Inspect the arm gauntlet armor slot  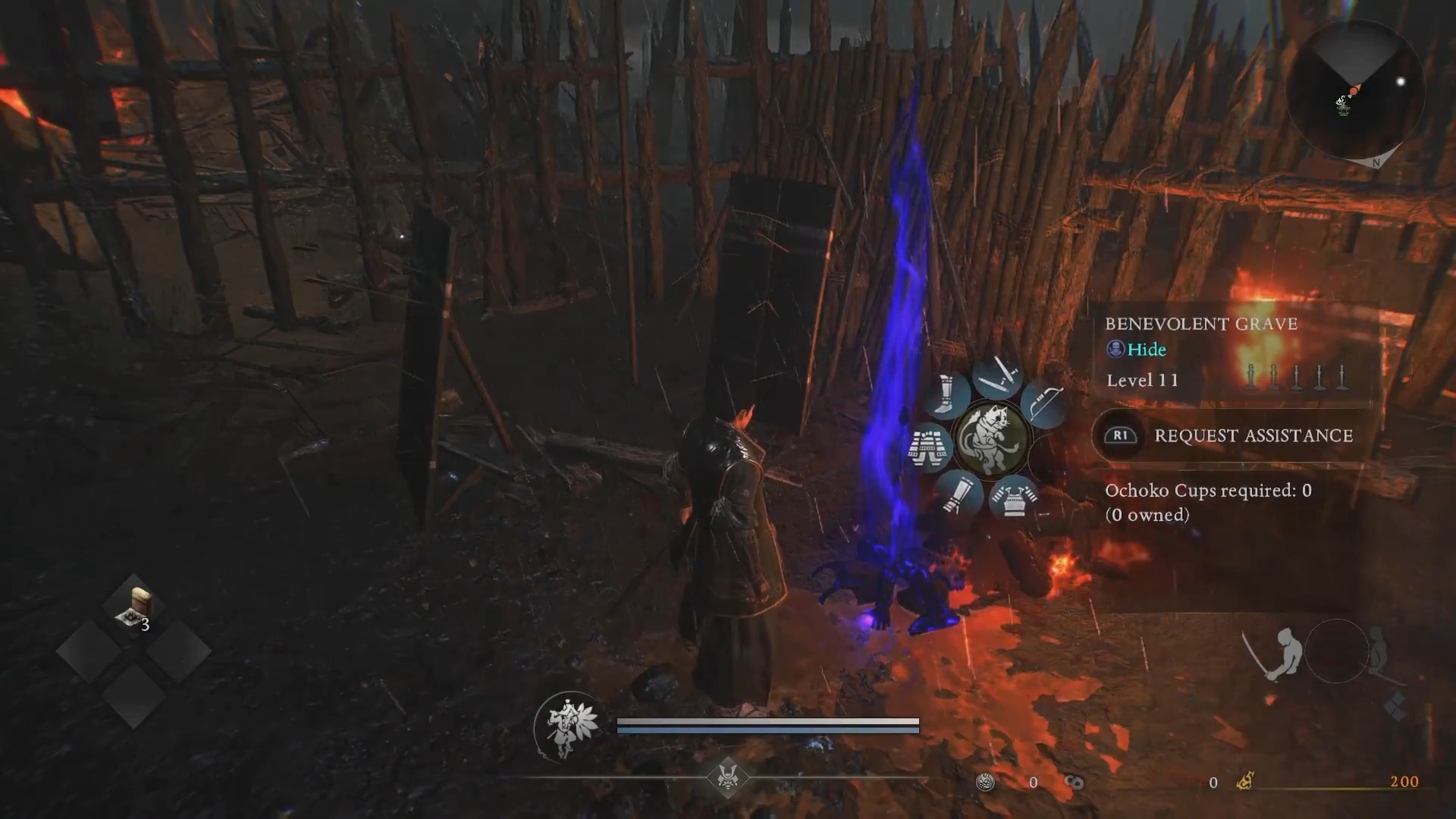pyautogui.click(x=959, y=493)
